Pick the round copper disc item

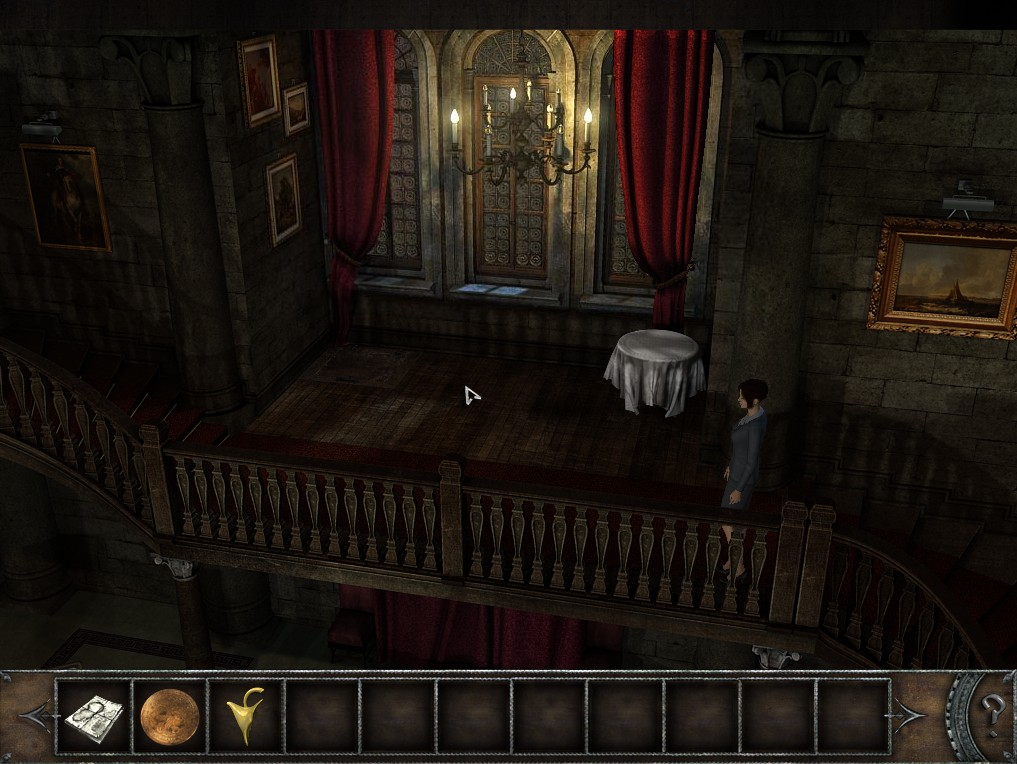(x=170, y=716)
